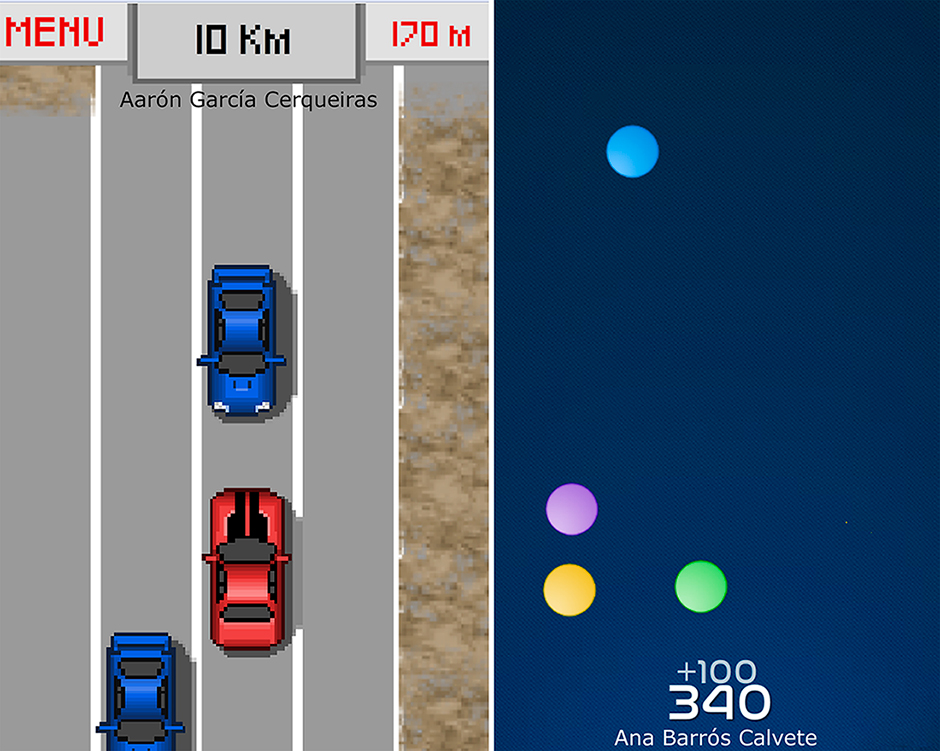
Task: Select the yellow bubble
Action: [569, 589]
